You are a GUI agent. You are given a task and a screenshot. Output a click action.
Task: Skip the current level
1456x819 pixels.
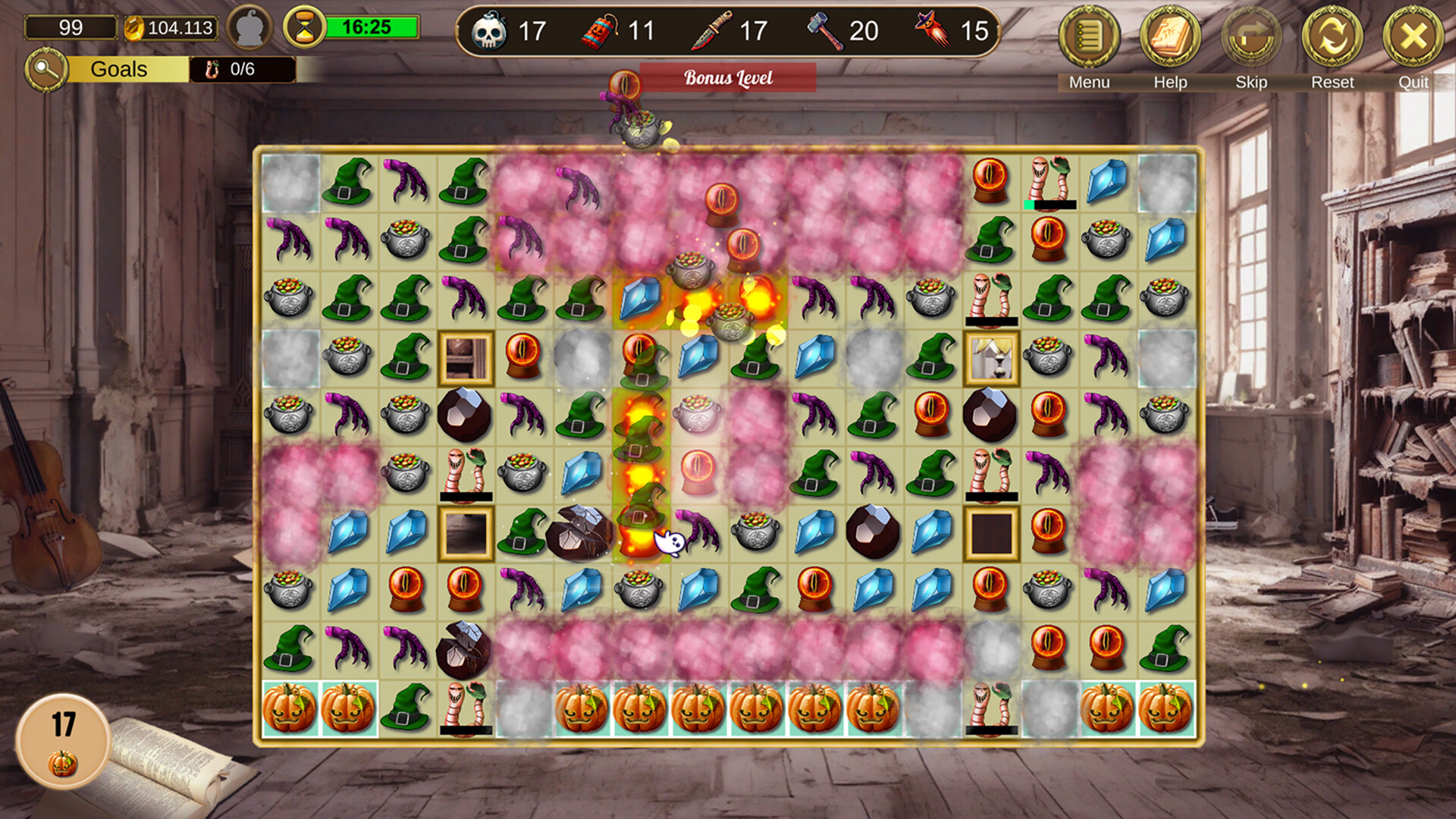coord(1251,36)
